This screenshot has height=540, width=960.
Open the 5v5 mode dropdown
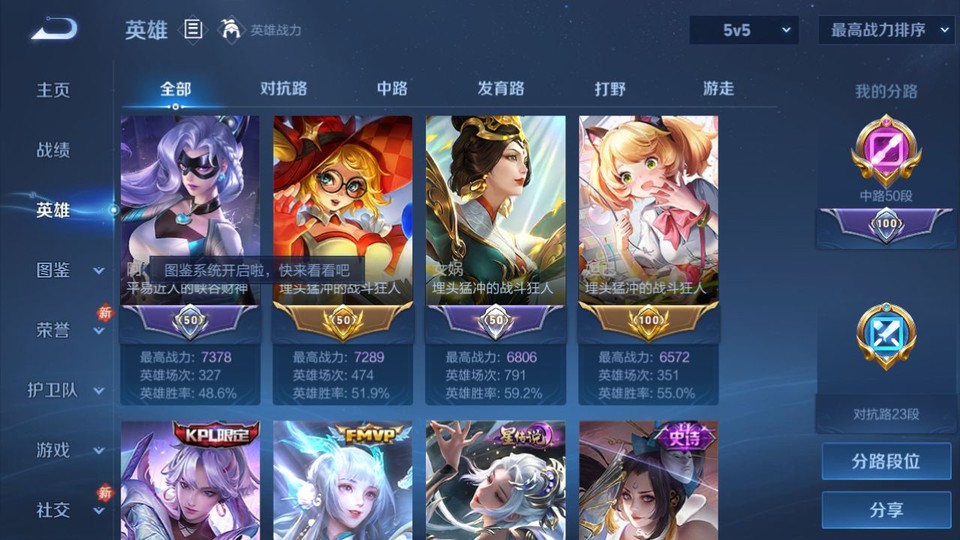coord(743,31)
